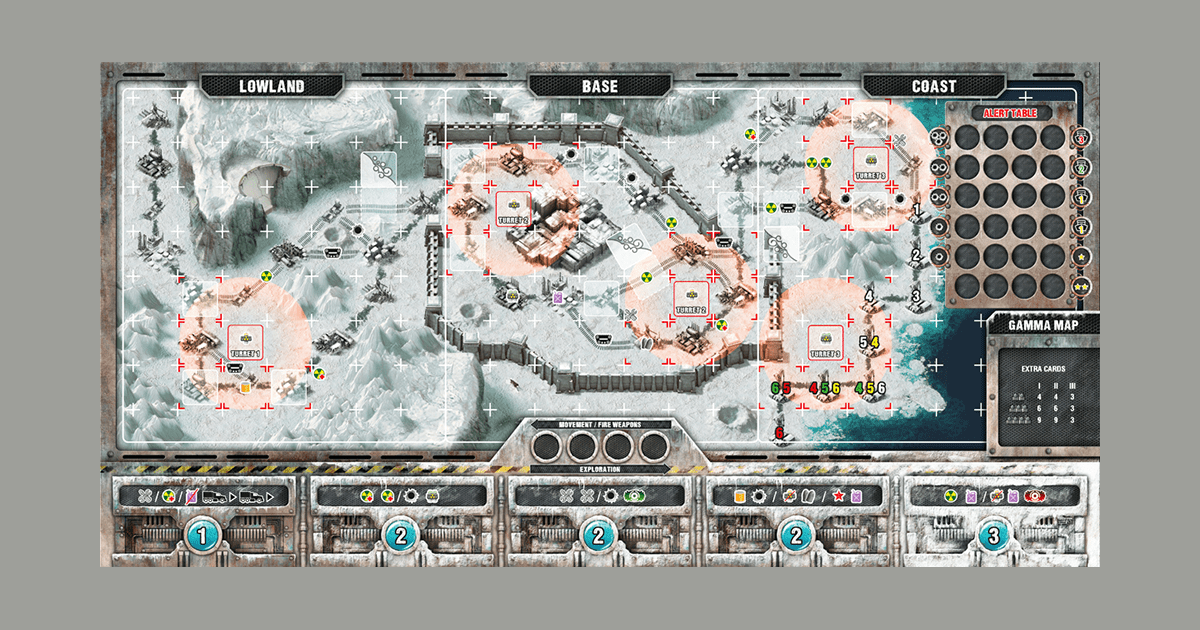Click the Exploration label
1200x630 pixels.
click(x=599, y=468)
